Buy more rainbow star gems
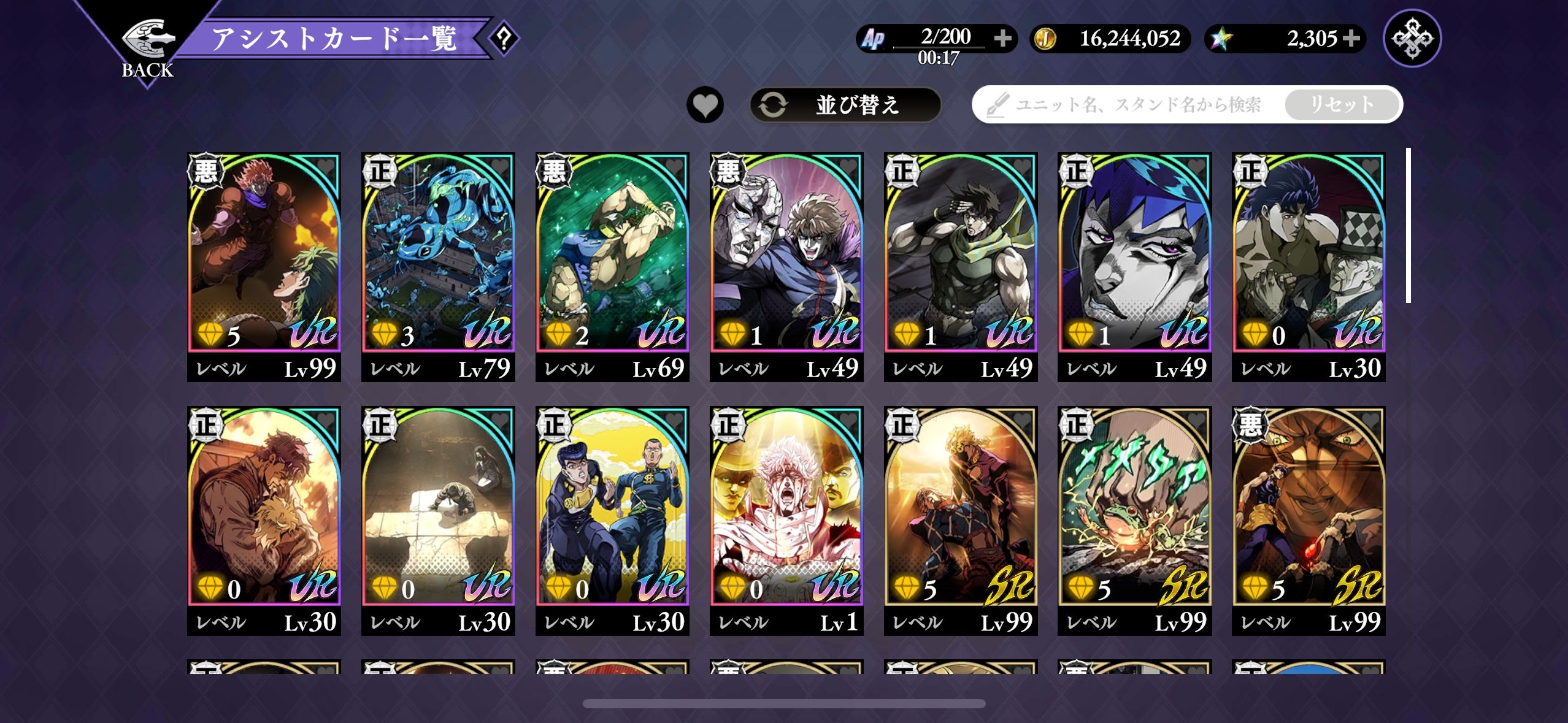 (x=1351, y=39)
